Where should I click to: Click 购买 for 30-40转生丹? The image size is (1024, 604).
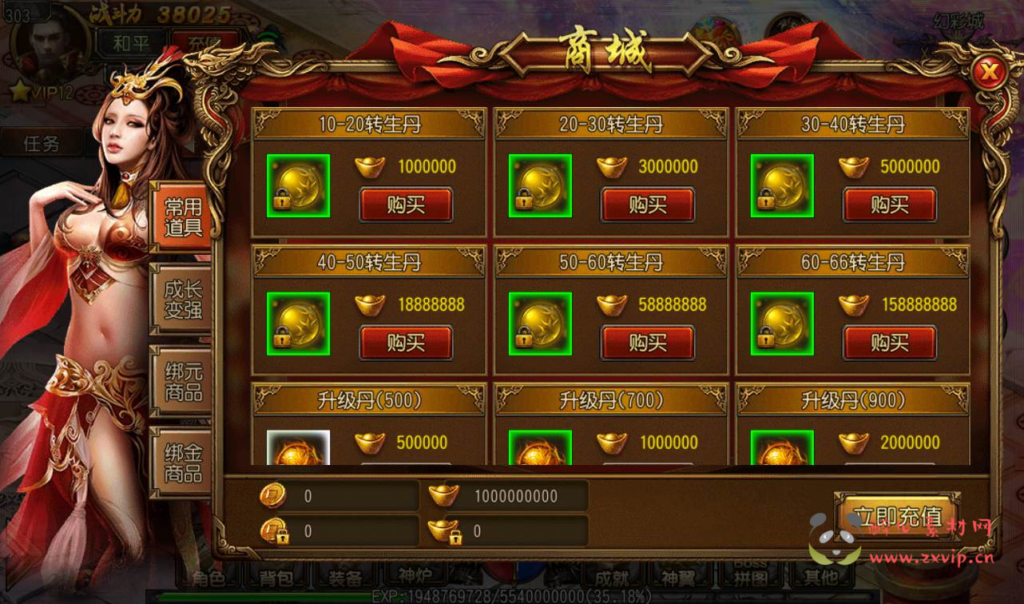point(889,205)
